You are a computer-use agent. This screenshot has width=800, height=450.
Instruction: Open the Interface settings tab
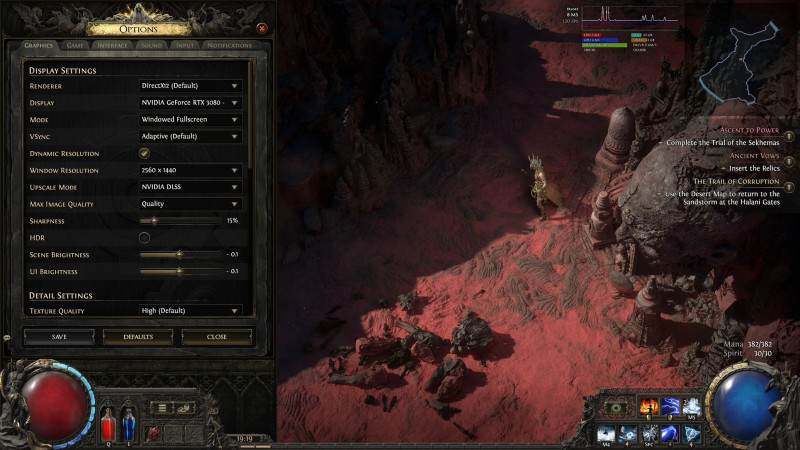point(112,45)
